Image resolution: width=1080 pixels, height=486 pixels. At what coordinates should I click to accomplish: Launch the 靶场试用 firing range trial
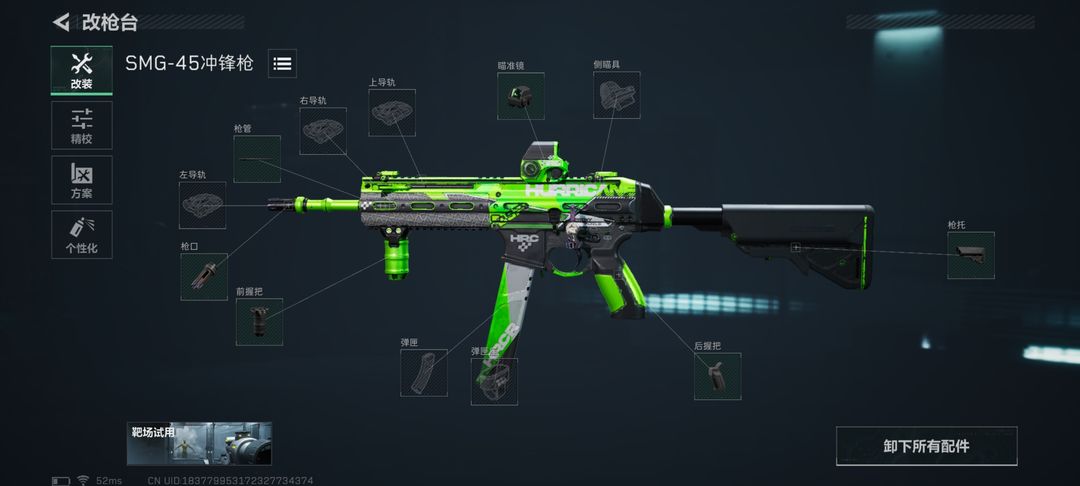[199, 444]
